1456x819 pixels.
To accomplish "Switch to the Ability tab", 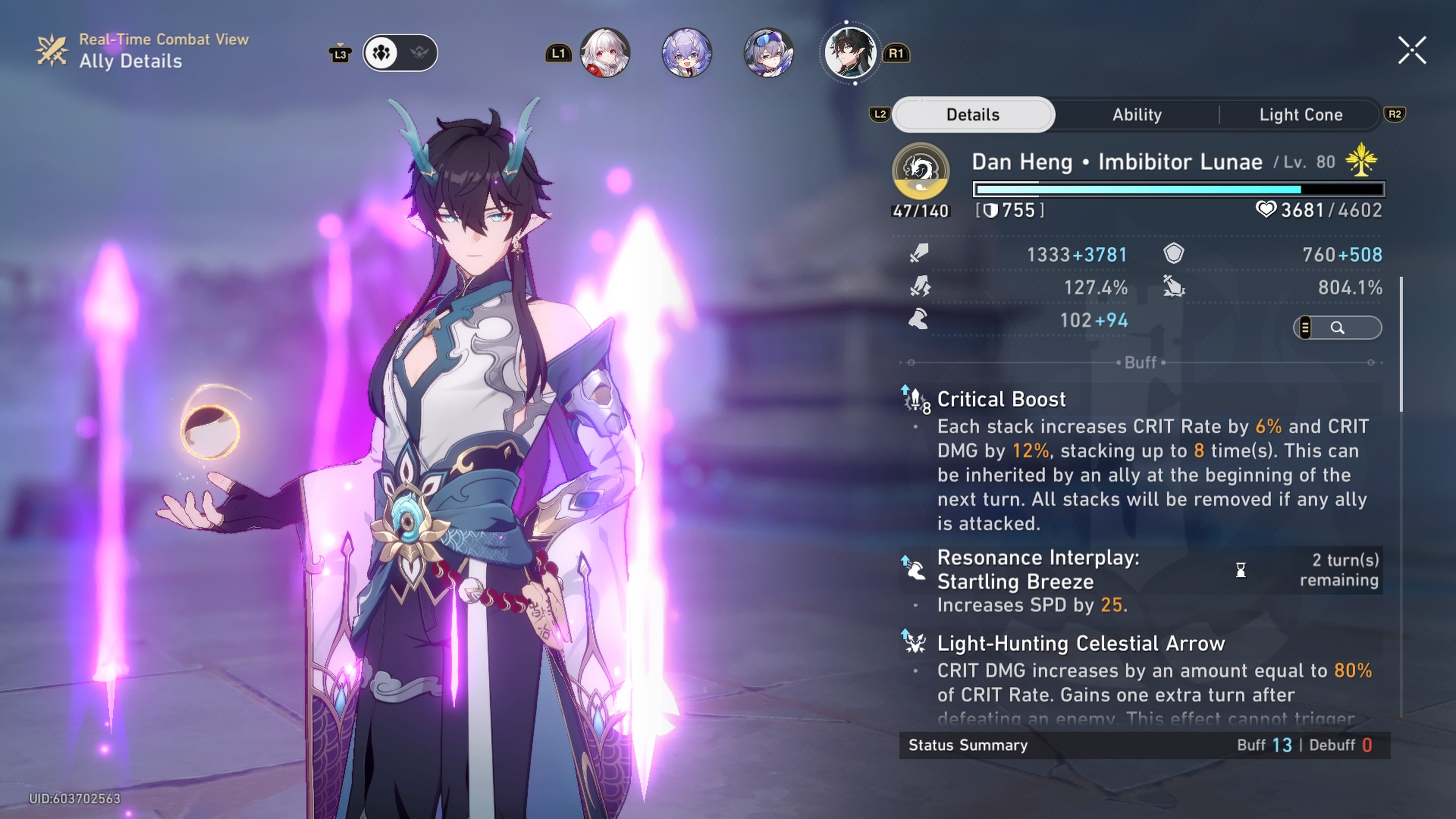I will 1137,115.
